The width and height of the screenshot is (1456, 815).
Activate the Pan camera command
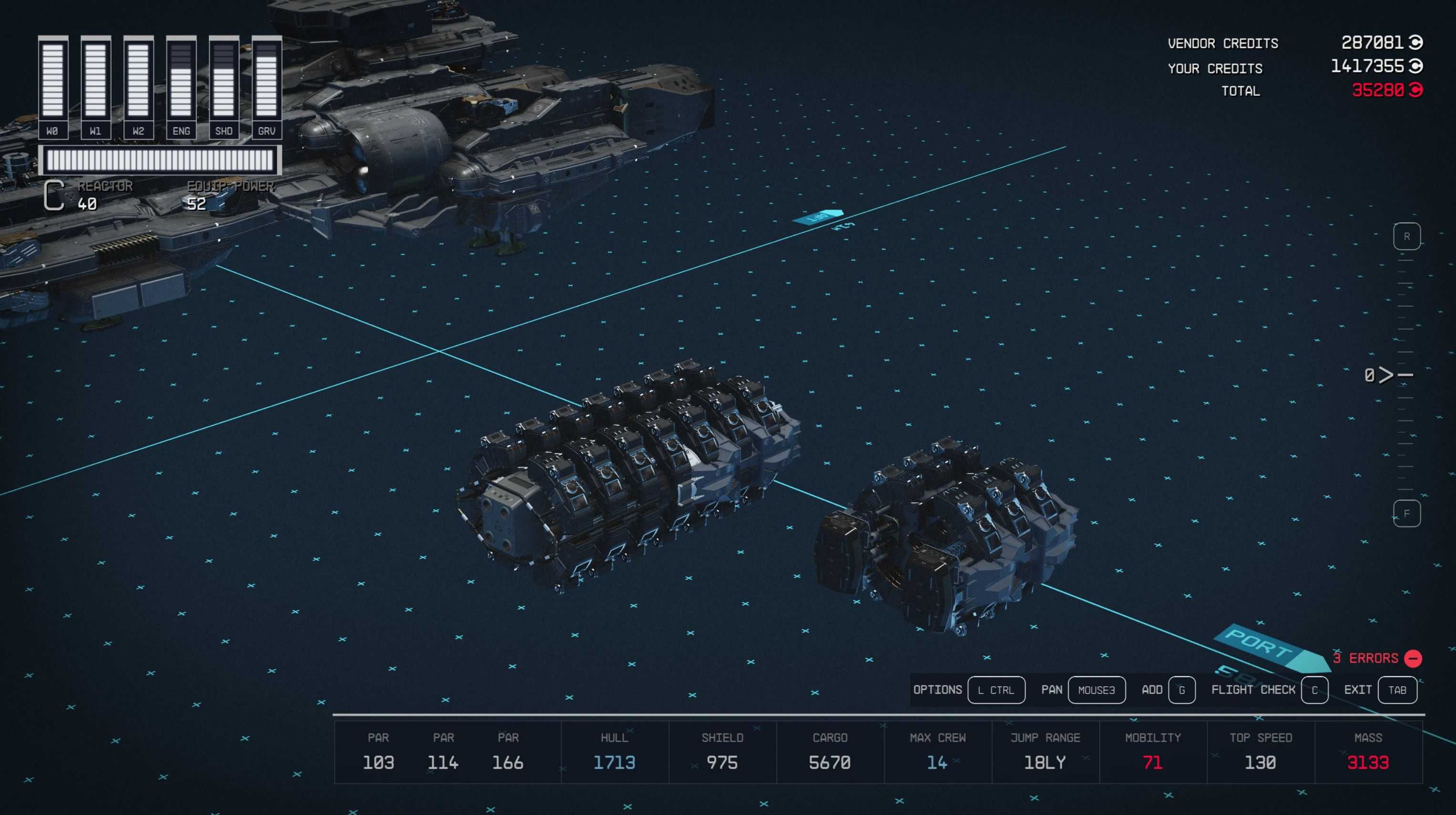[1096, 690]
